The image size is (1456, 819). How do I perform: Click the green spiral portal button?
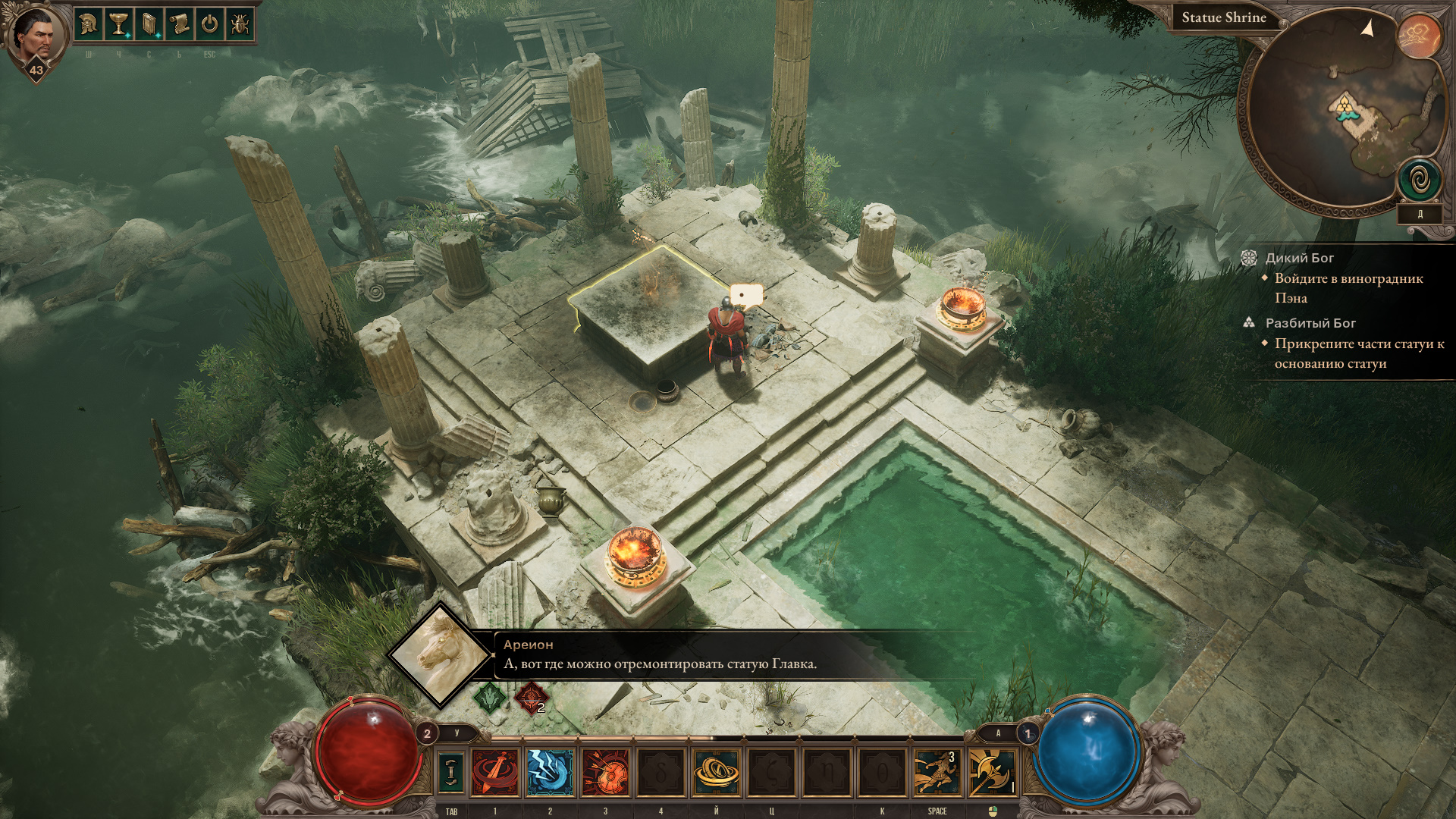1420,180
